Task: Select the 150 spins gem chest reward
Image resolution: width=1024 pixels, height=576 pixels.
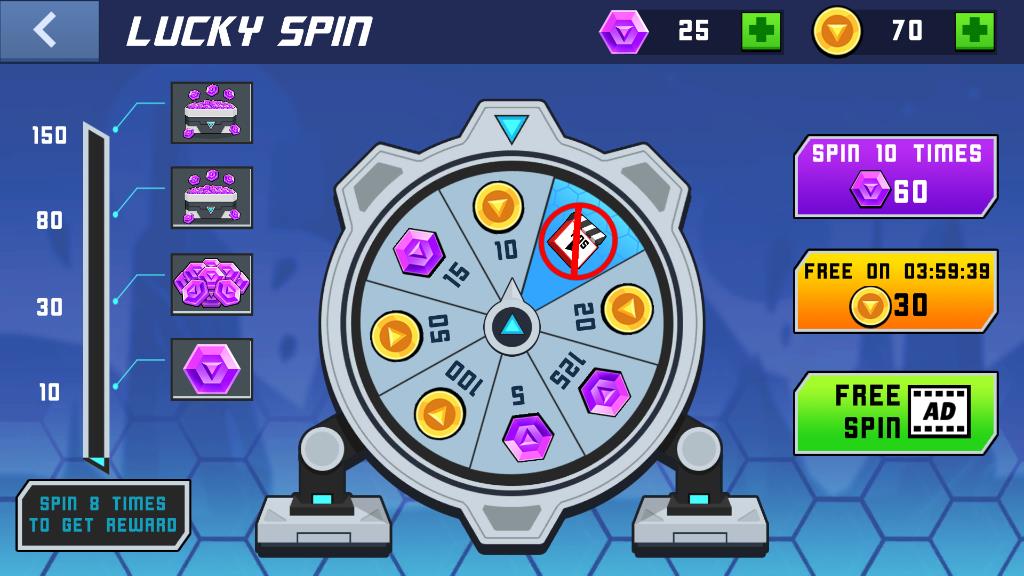Action: pos(211,113)
